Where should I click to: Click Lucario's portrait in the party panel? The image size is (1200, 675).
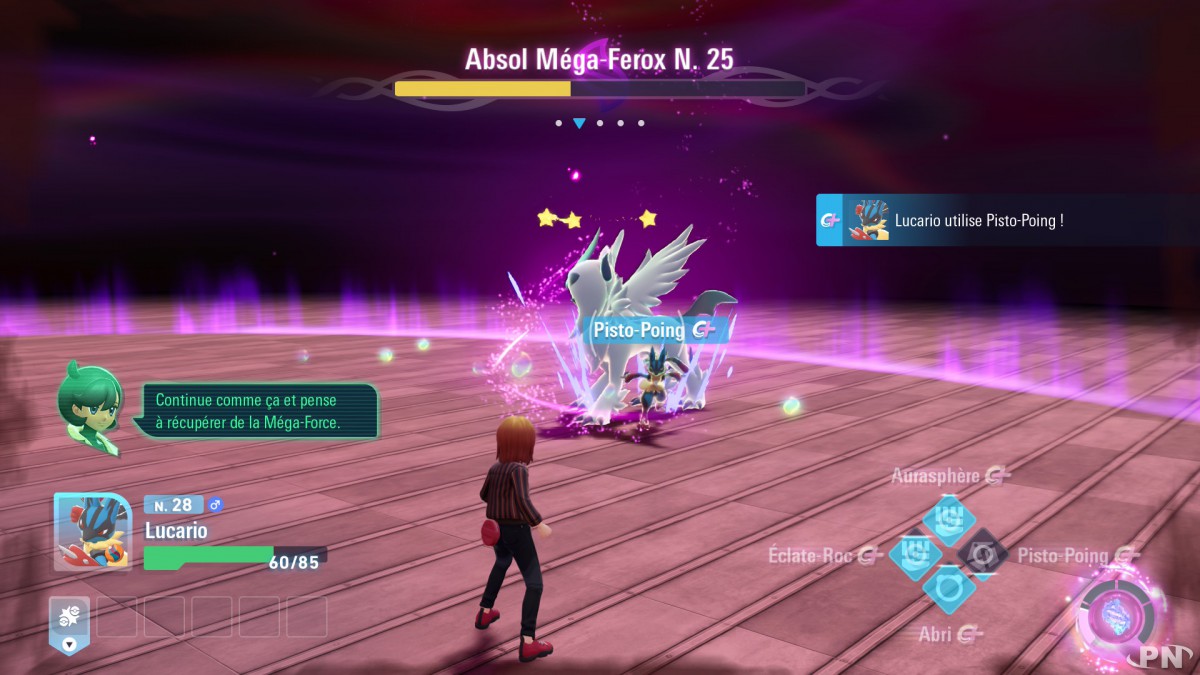click(x=93, y=532)
